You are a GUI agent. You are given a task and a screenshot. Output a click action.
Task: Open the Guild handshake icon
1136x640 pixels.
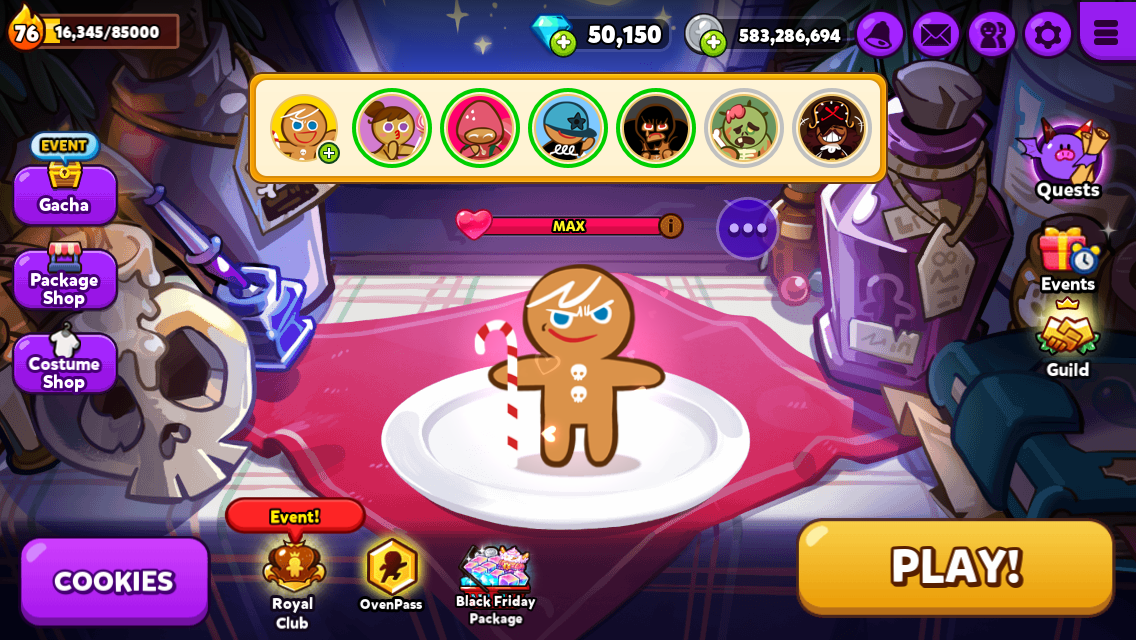(1067, 340)
